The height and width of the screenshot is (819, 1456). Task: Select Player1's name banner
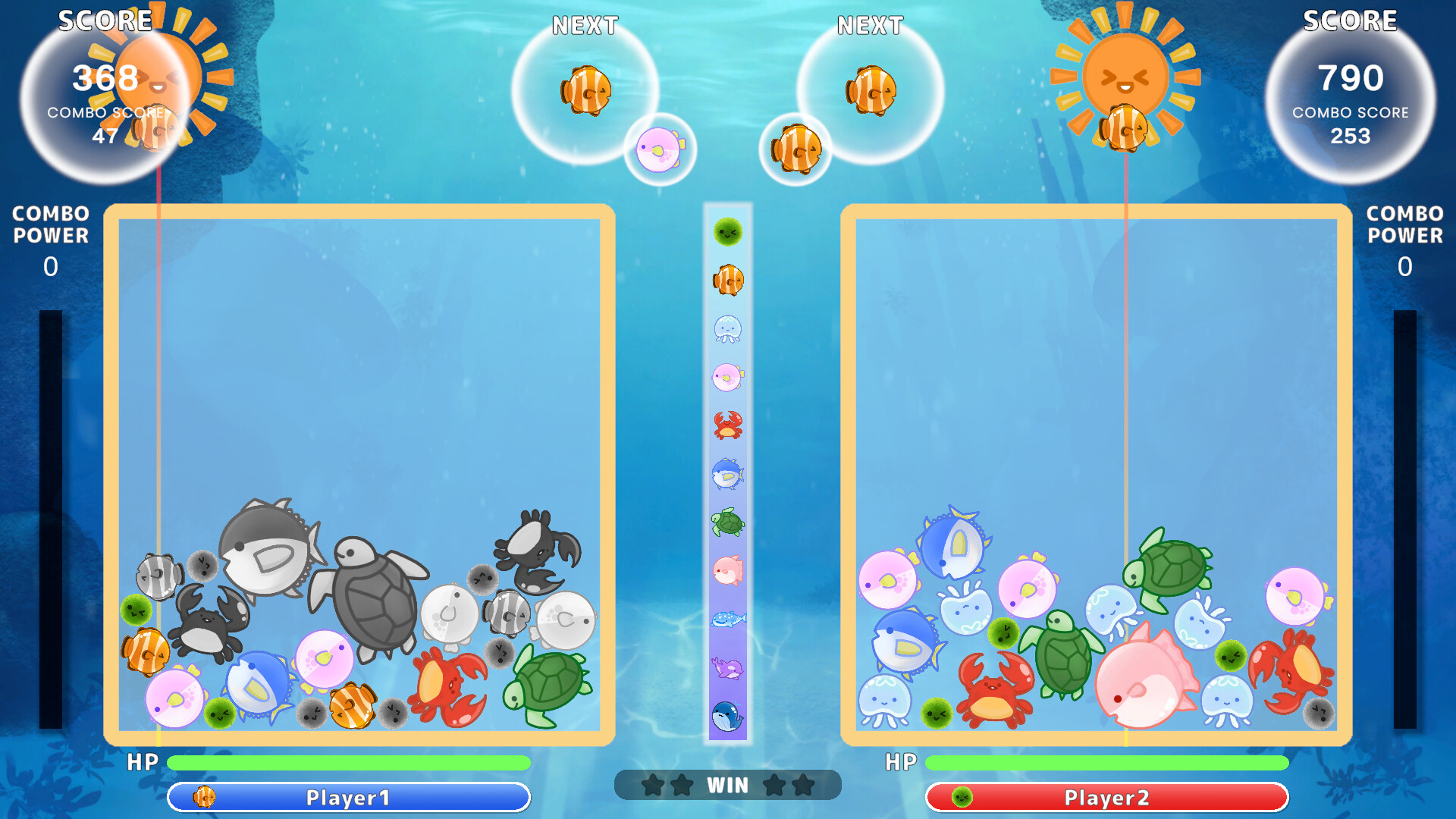[349, 798]
